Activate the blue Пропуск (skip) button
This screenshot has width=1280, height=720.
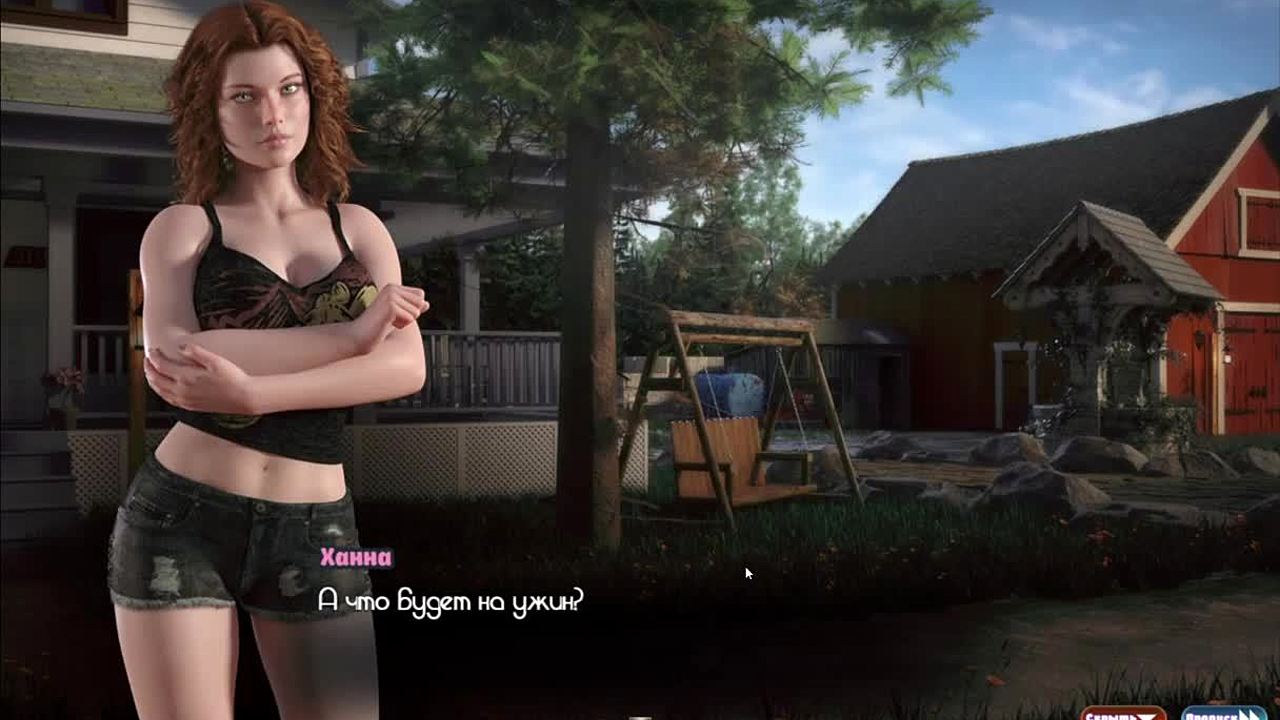click(1223, 714)
